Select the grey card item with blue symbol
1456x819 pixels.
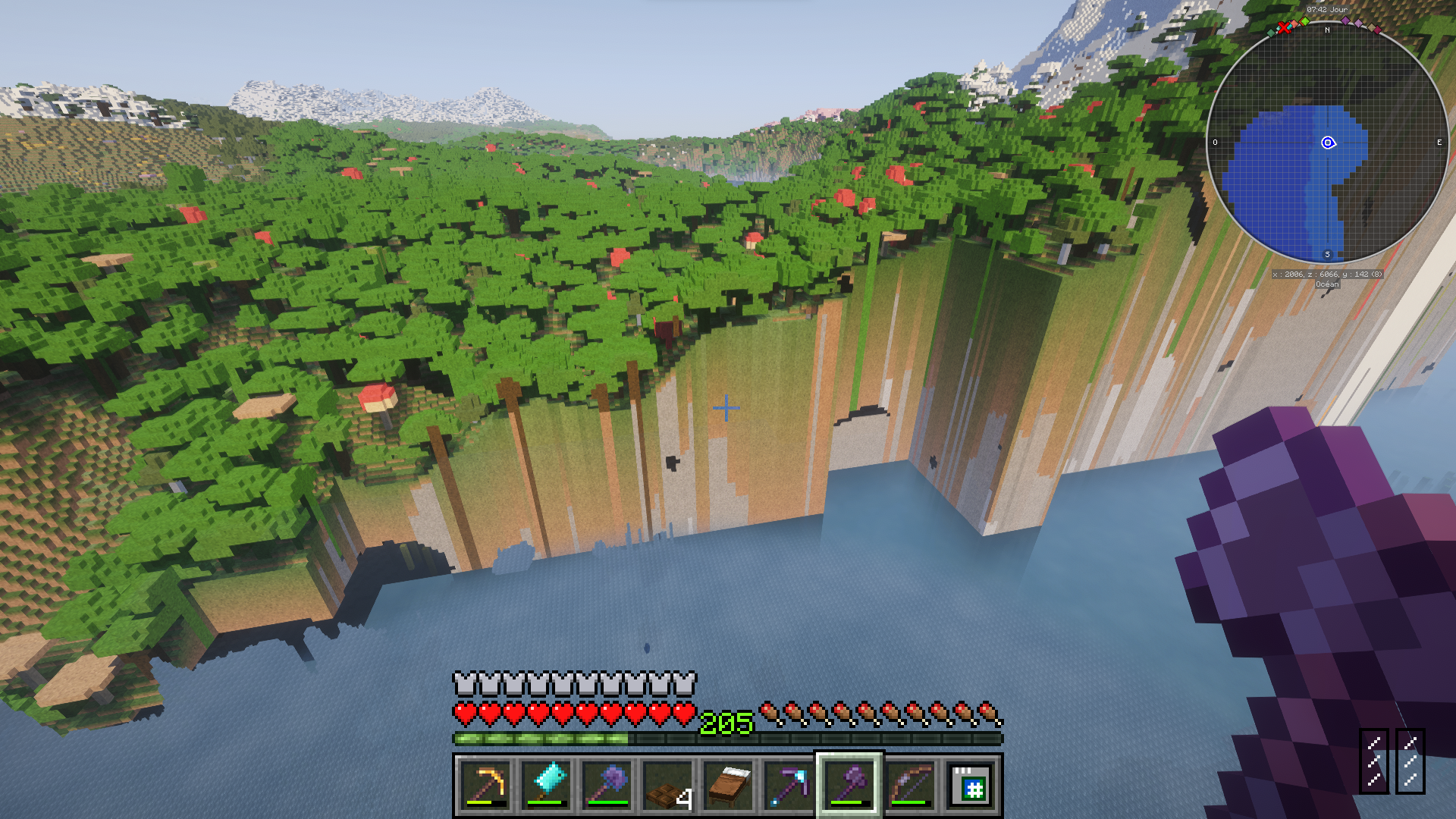tap(971, 786)
